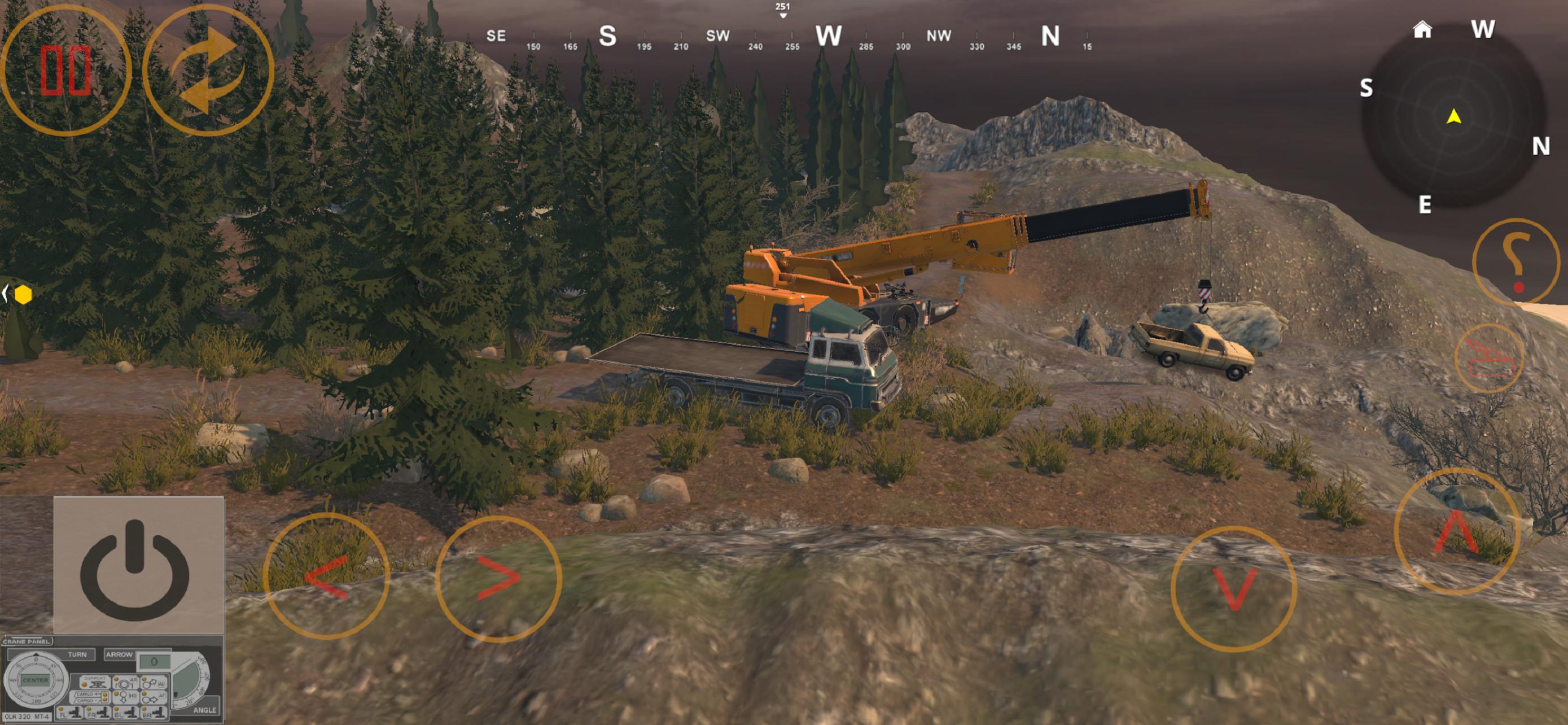1568x725 pixels.
Task: Select the home marker on the minimap
Action: click(x=1422, y=29)
